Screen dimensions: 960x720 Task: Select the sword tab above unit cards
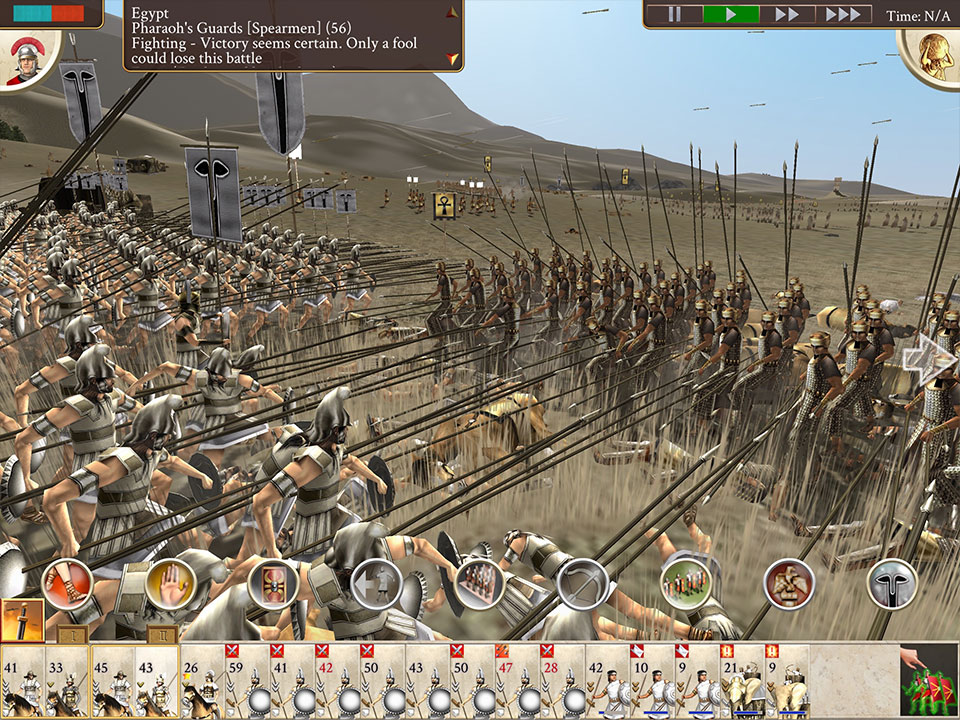point(21,620)
